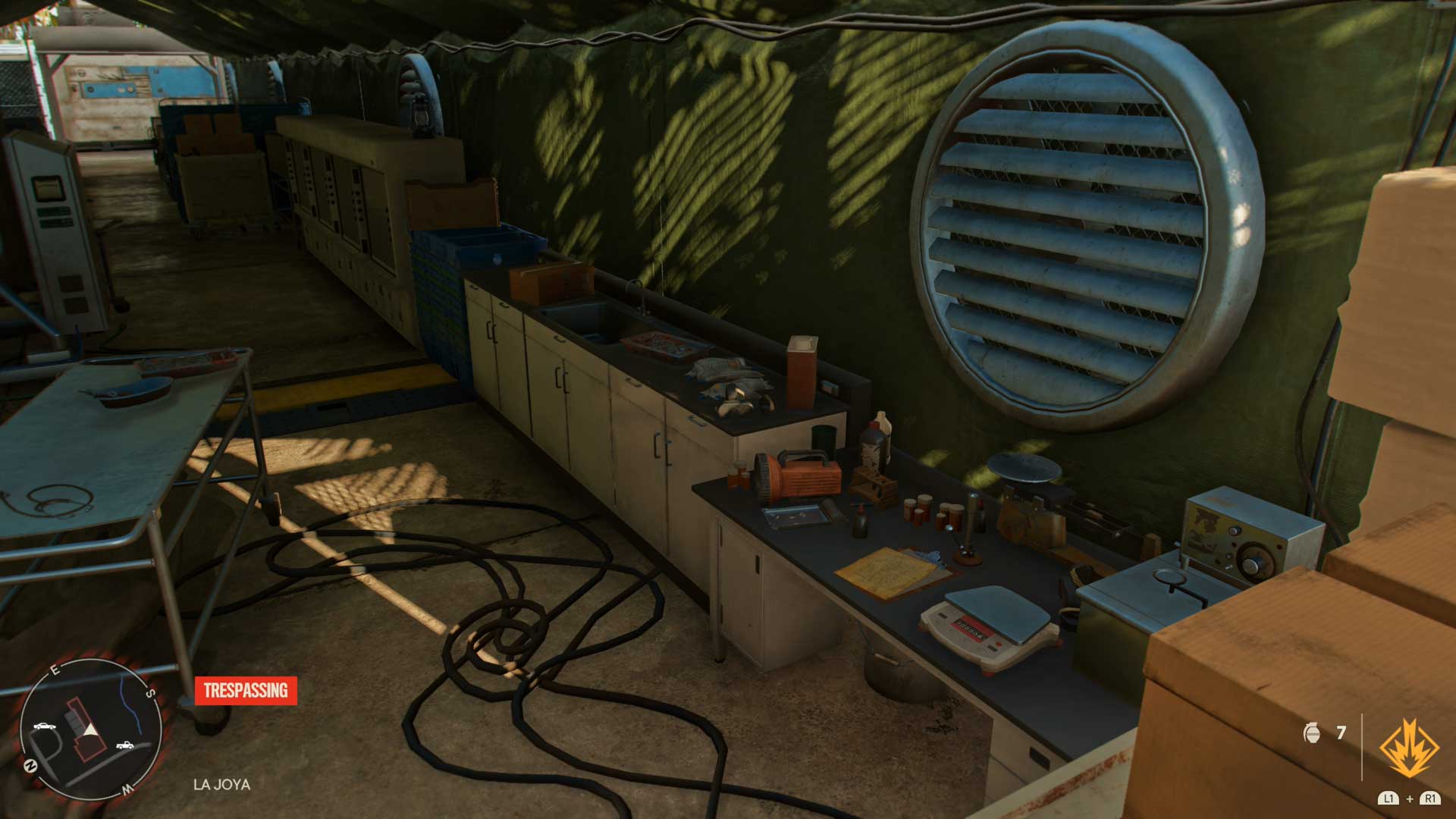Select the grenade icon
1456x819 pixels.
coord(1312,733)
